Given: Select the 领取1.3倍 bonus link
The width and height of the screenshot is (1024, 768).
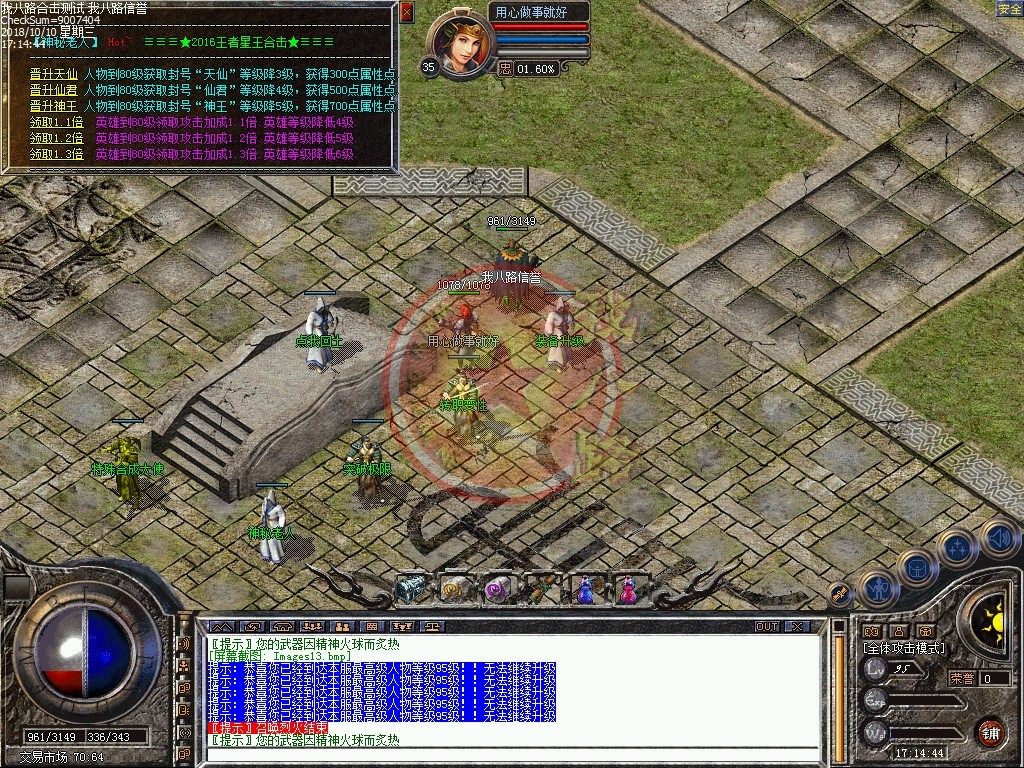Looking at the screenshot, I should pyautogui.click(x=57, y=154).
